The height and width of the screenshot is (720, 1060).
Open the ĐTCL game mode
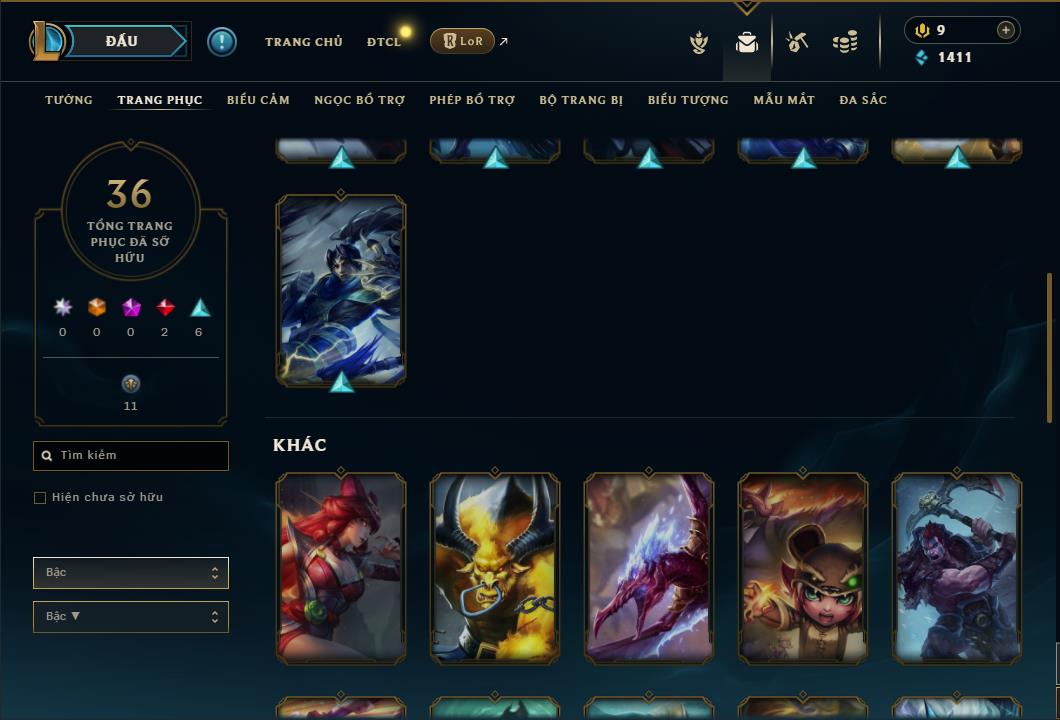click(383, 42)
